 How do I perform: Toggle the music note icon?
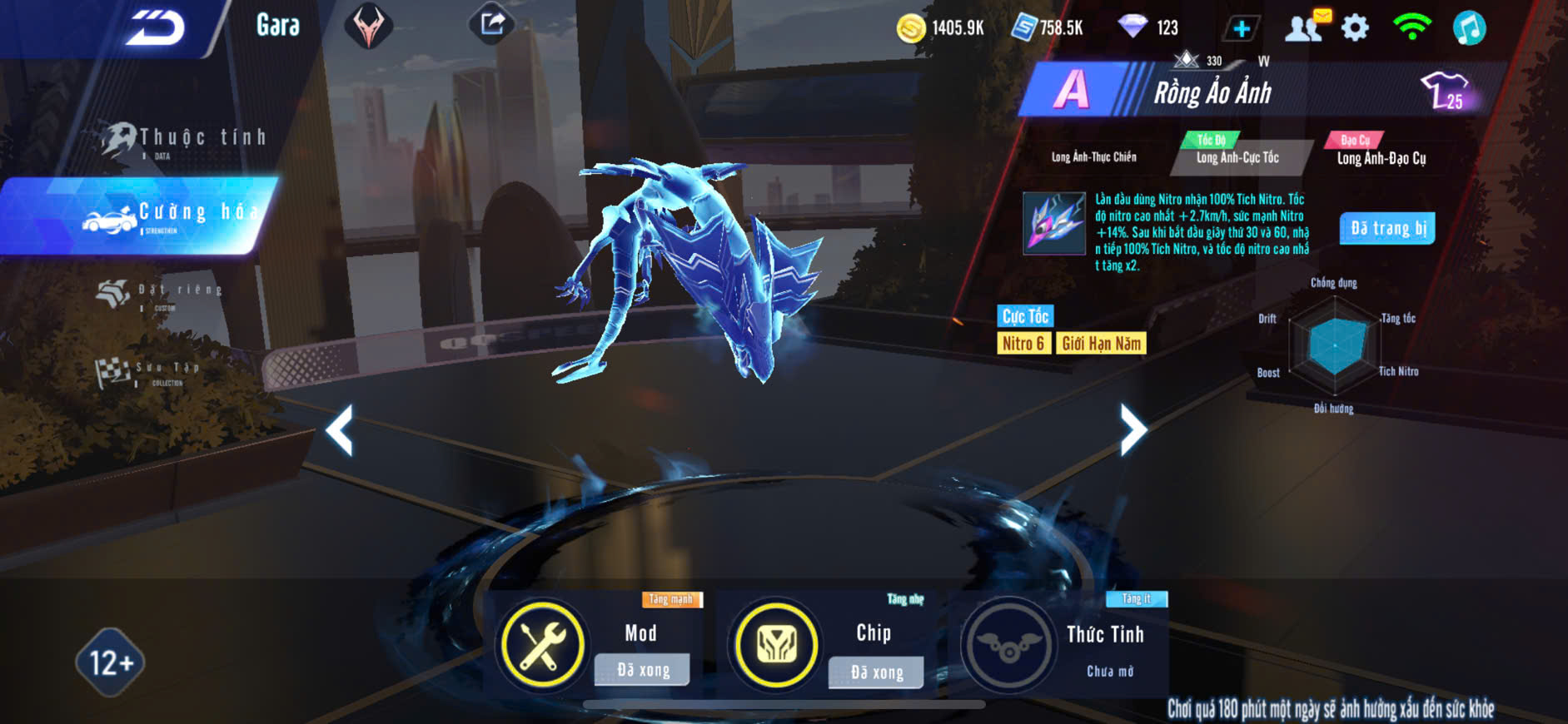pyautogui.click(x=1469, y=27)
